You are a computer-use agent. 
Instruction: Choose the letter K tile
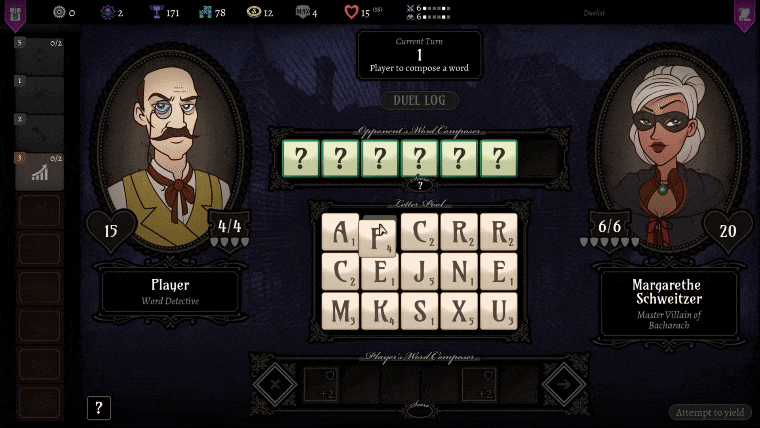click(x=380, y=310)
